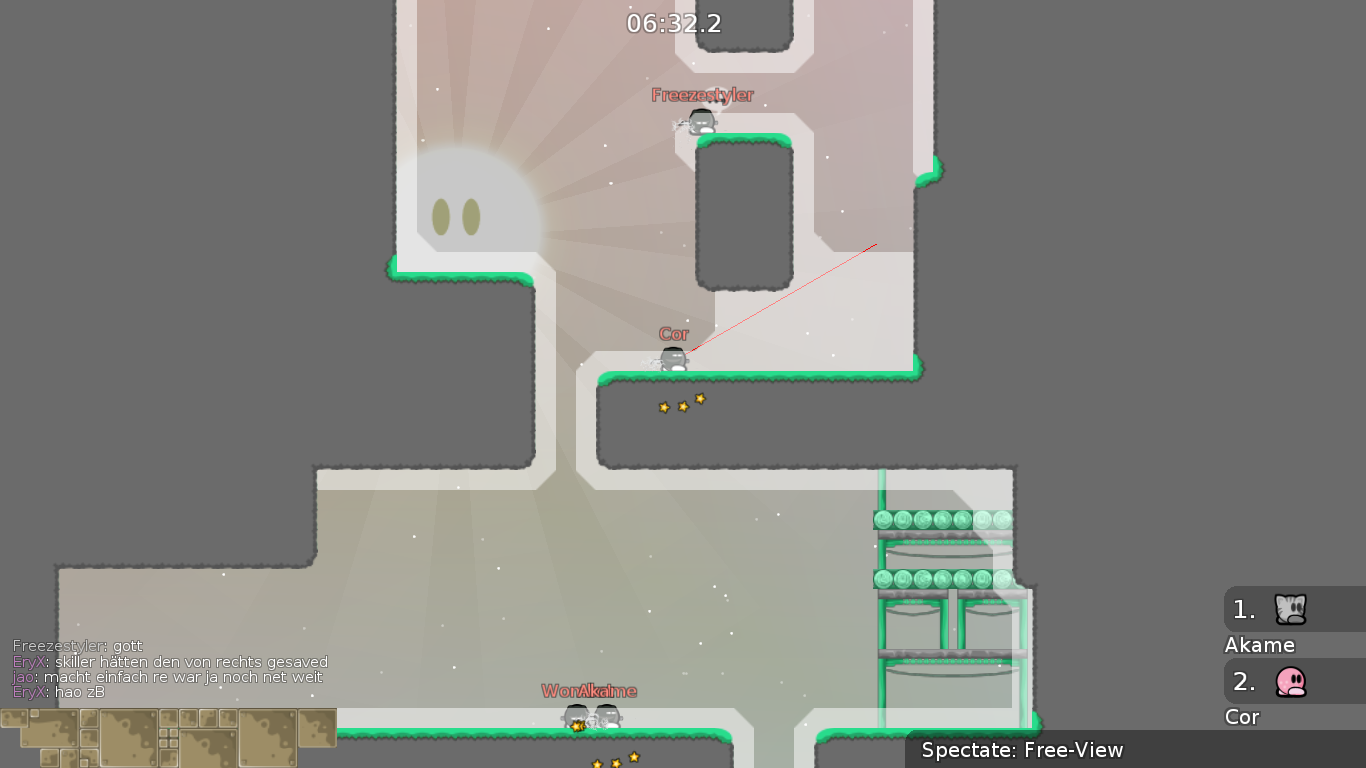Click Akame's gray cat avatar on the leaderboard
Image resolution: width=1366 pixels, height=768 pixels.
point(1290,609)
